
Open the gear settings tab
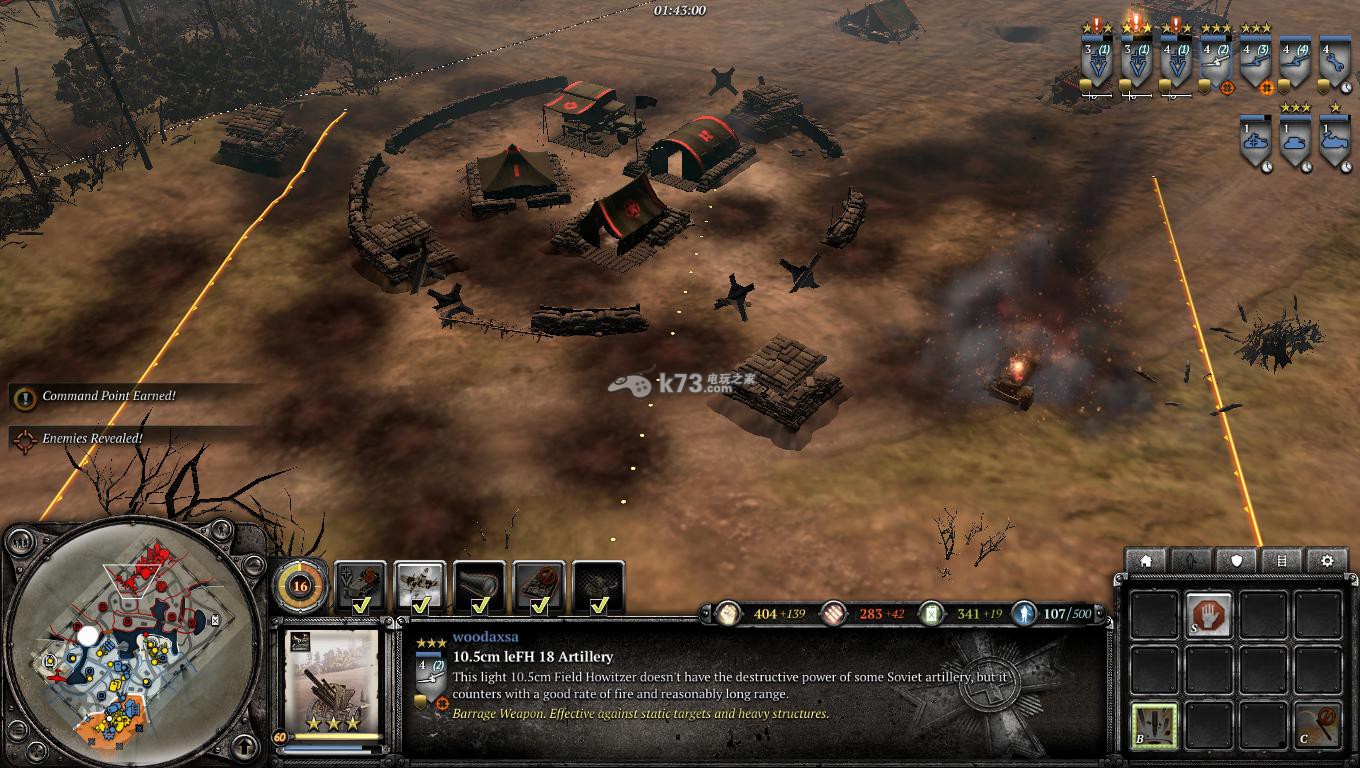click(1327, 561)
